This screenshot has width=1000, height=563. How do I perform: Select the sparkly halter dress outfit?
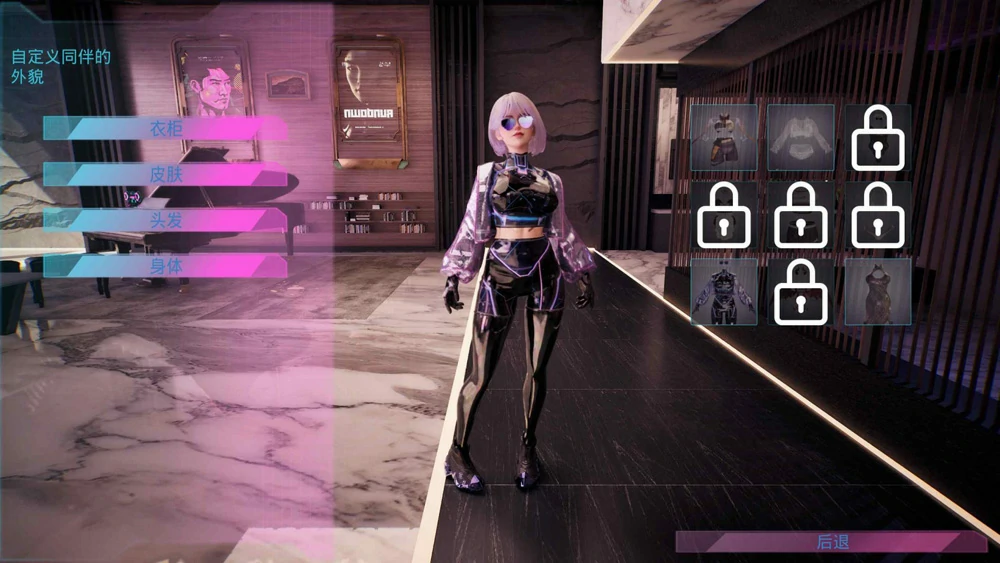pyautogui.click(x=878, y=292)
